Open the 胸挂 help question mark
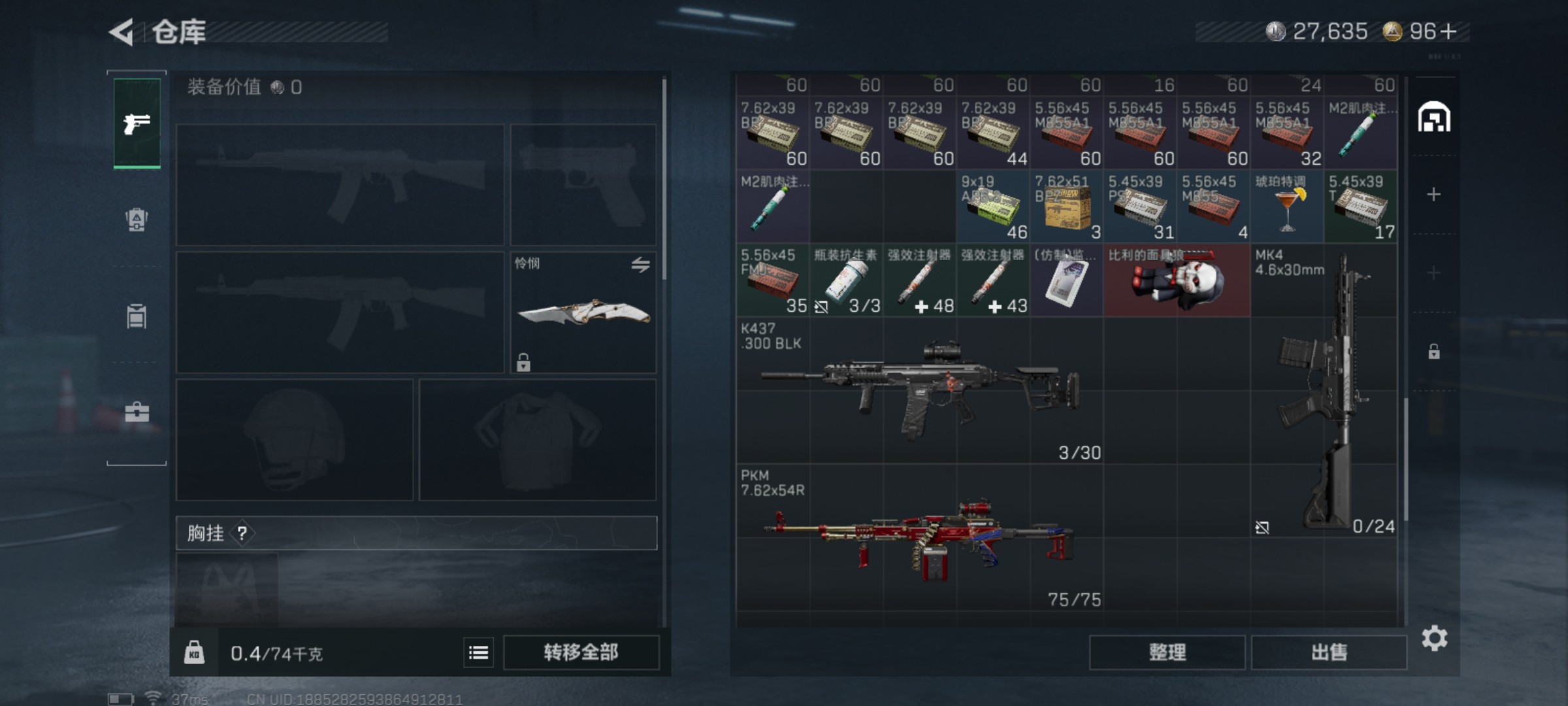 pos(242,533)
